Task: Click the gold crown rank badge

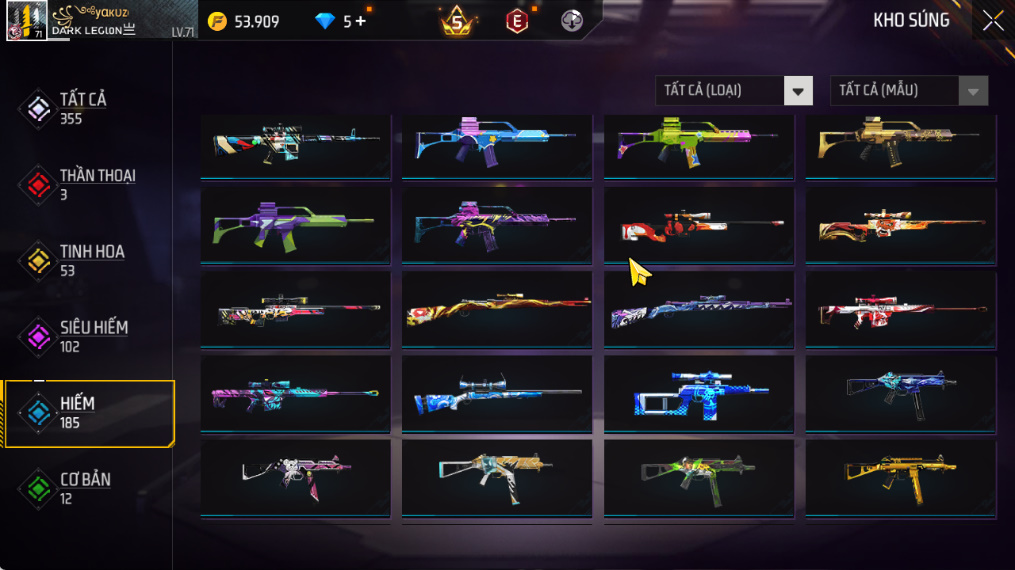Action: click(457, 20)
